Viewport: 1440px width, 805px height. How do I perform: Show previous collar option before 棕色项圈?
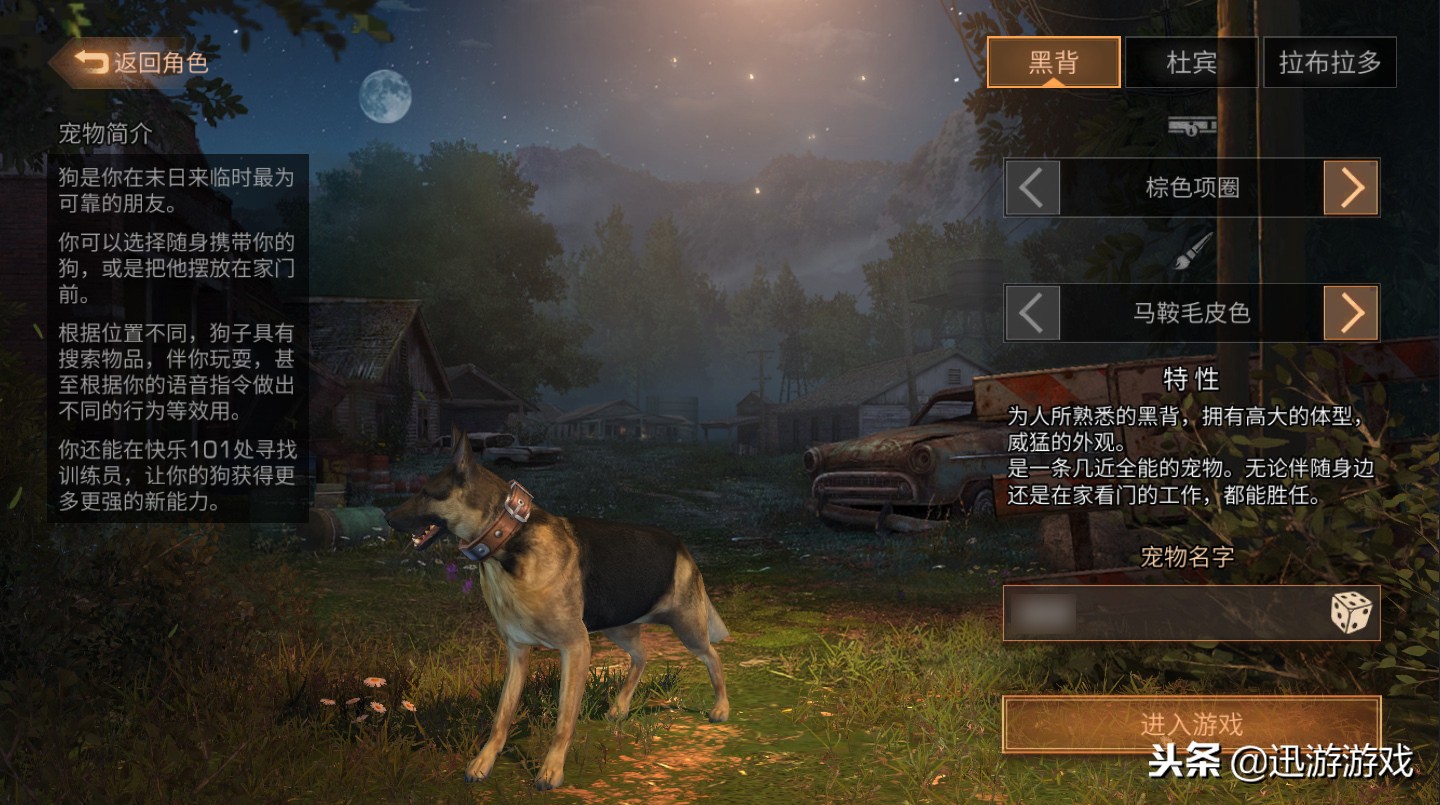[1032, 187]
